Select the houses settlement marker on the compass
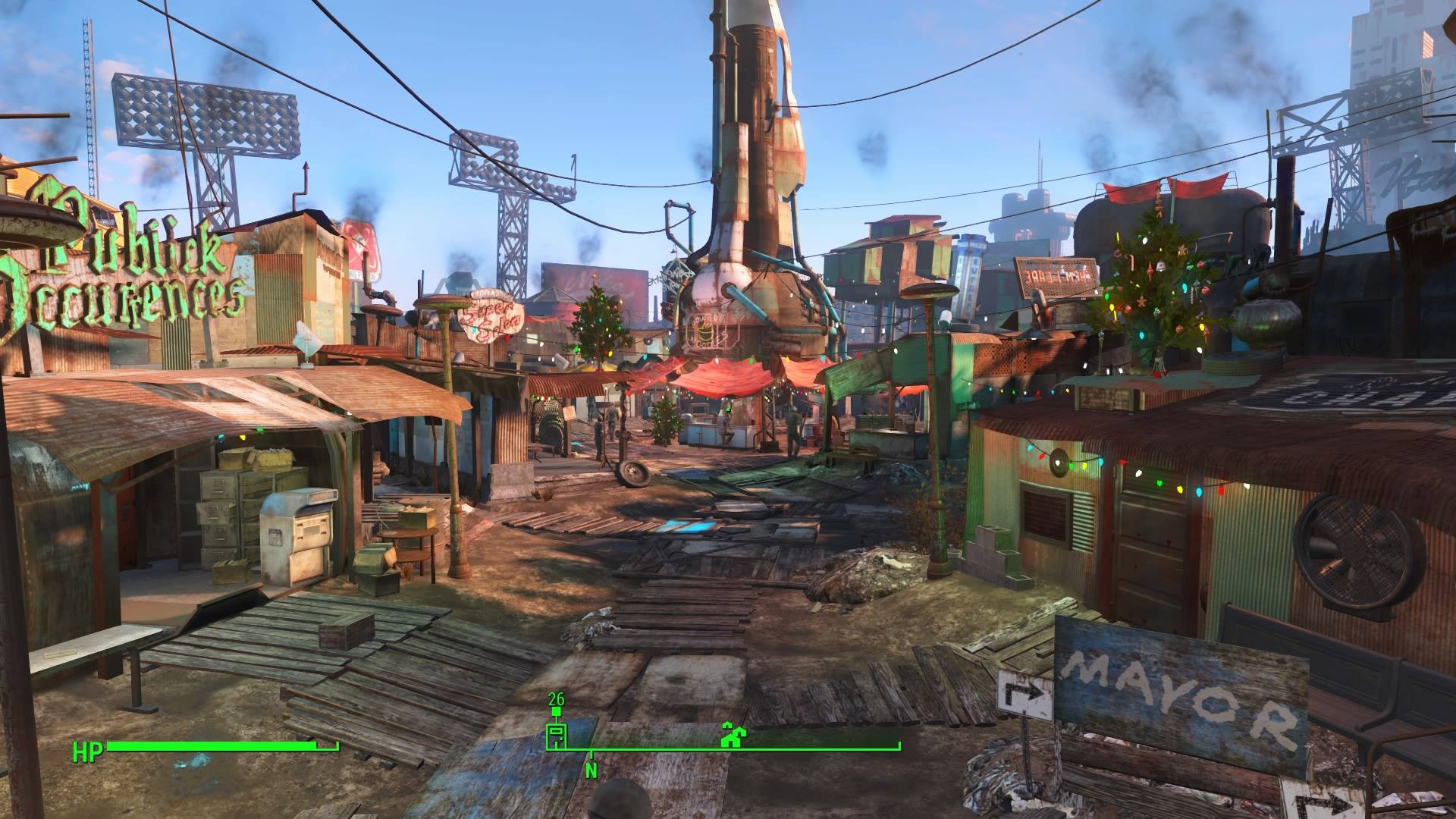1456x819 pixels. (x=731, y=735)
